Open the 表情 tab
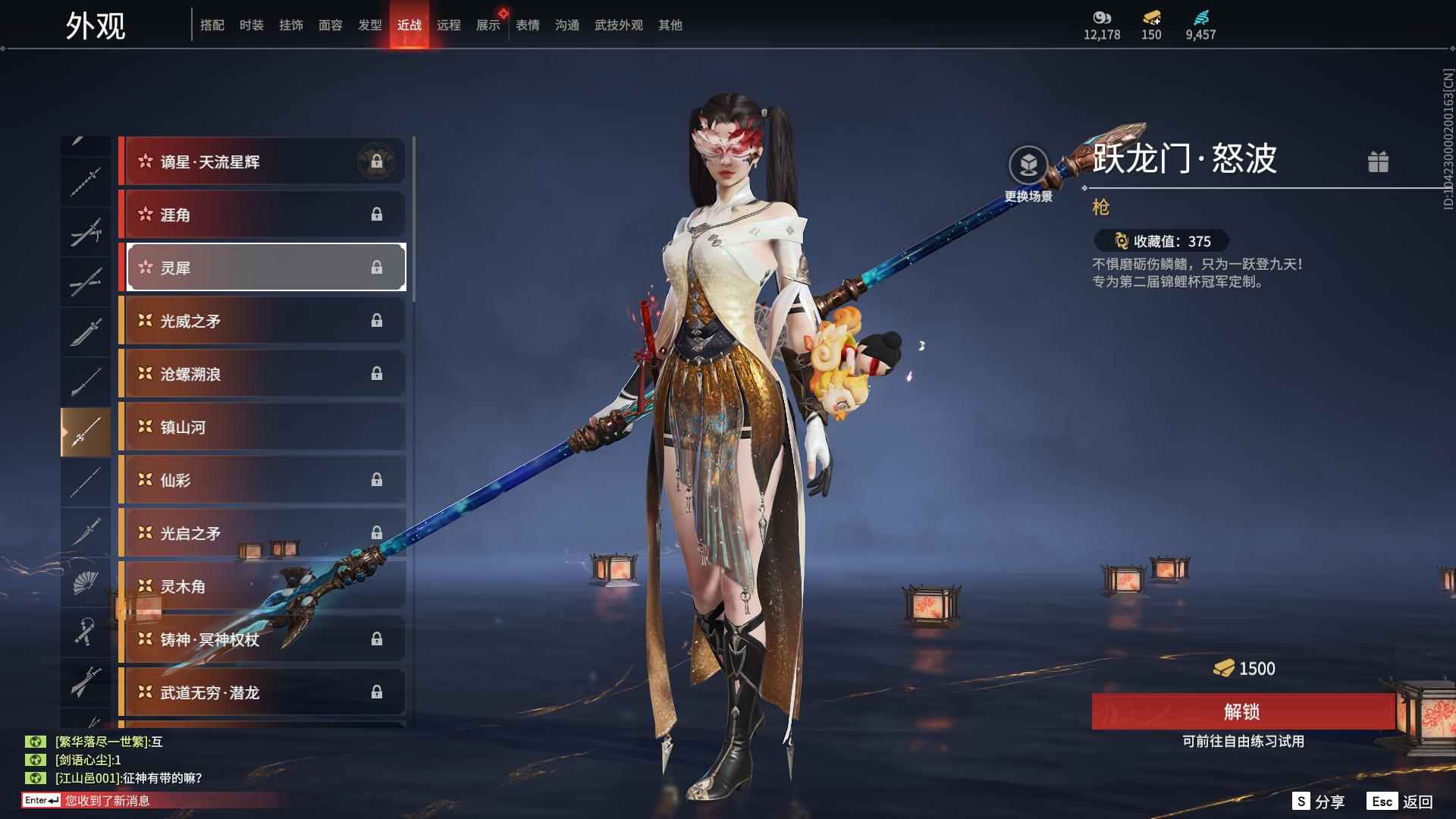The image size is (1456, 819). point(527,25)
